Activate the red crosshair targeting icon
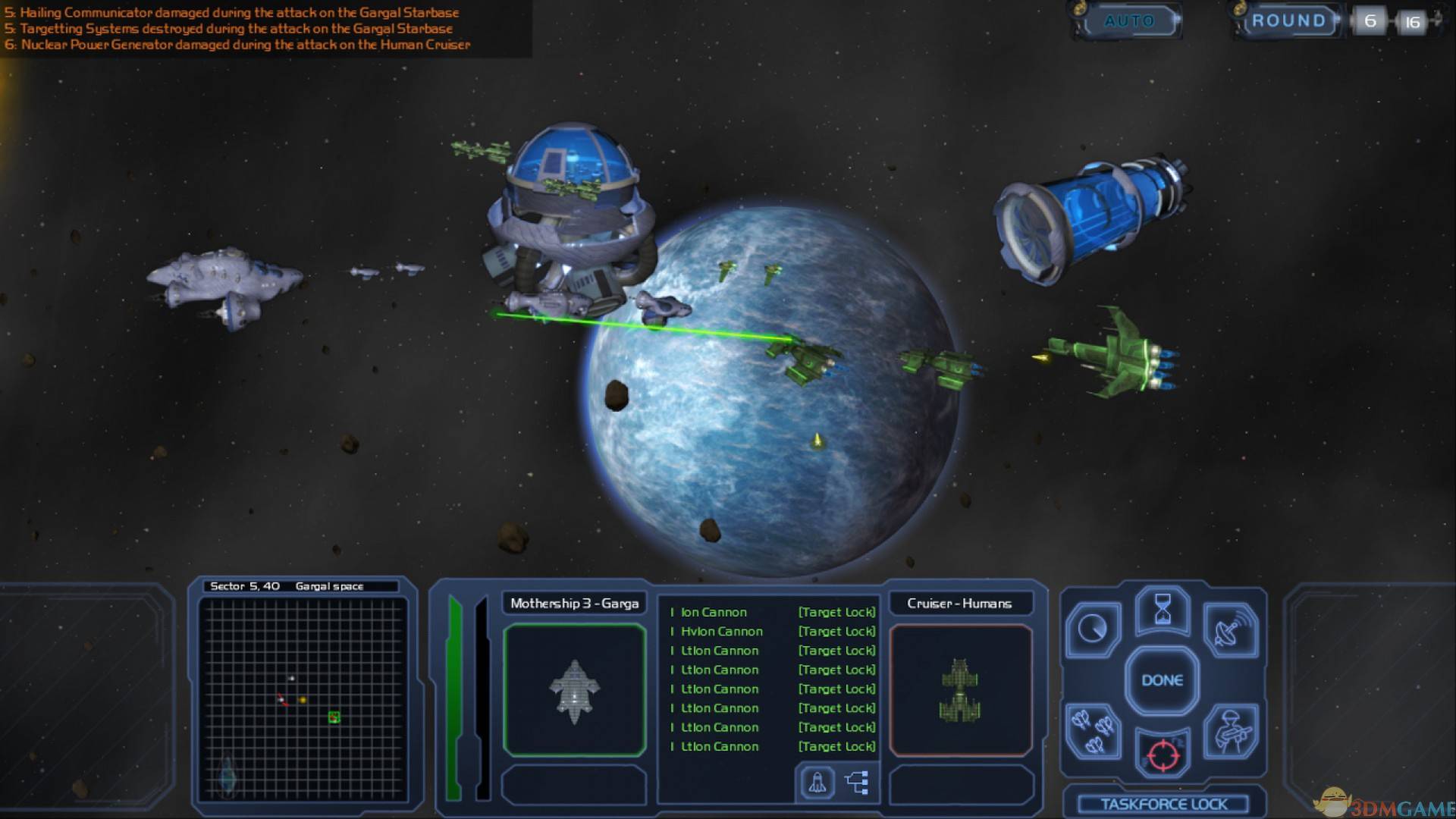The width and height of the screenshot is (1456, 819). (x=1163, y=755)
